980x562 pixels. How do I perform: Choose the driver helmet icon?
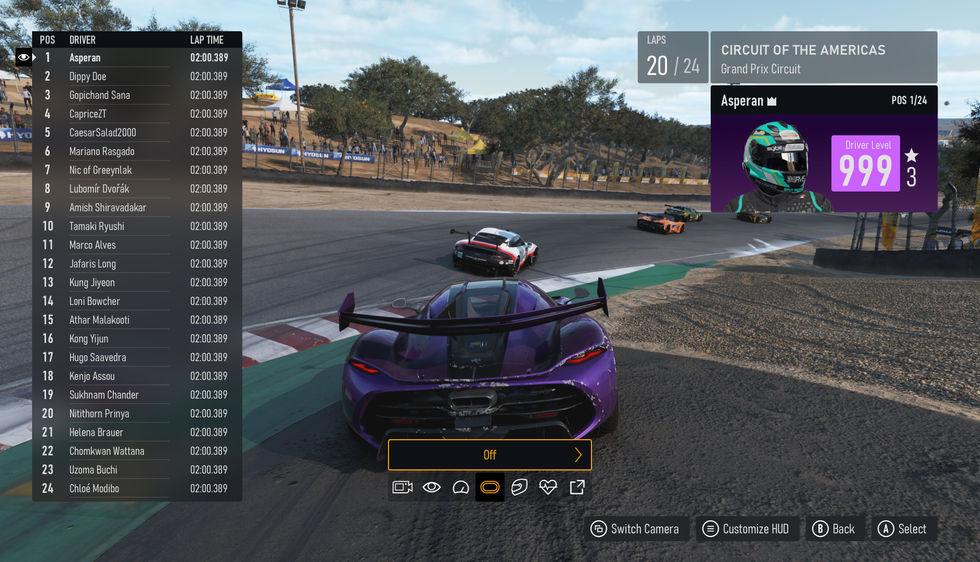click(519, 487)
